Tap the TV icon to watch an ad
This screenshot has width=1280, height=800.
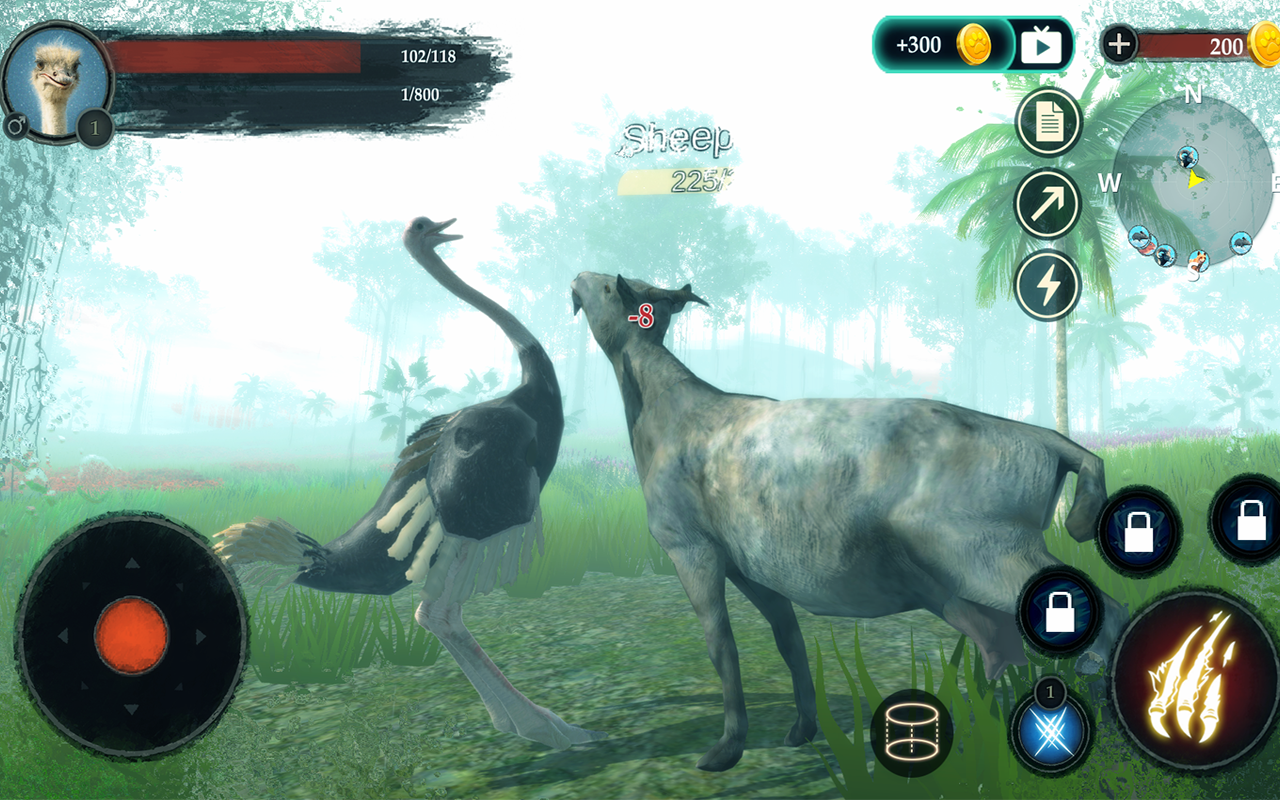pos(1040,44)
